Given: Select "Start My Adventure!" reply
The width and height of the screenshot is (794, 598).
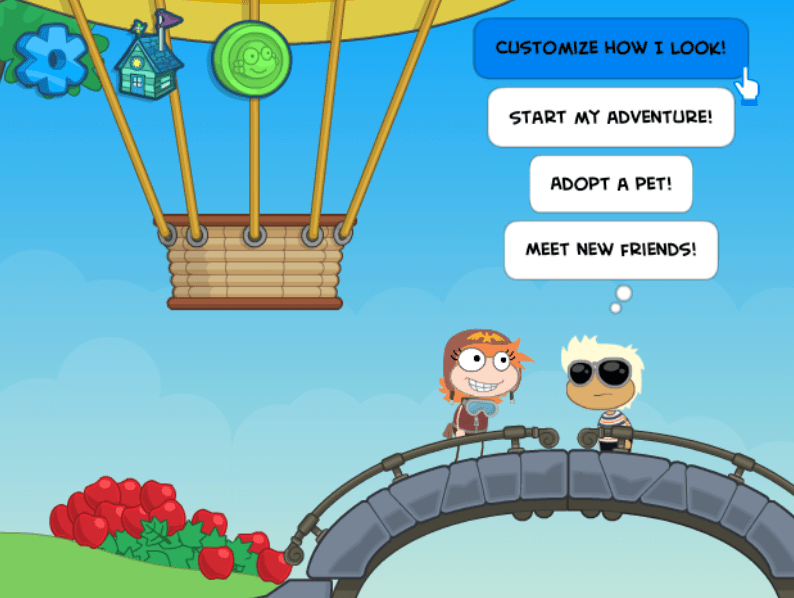Looking at the screenshot, I should coord(610,117).
